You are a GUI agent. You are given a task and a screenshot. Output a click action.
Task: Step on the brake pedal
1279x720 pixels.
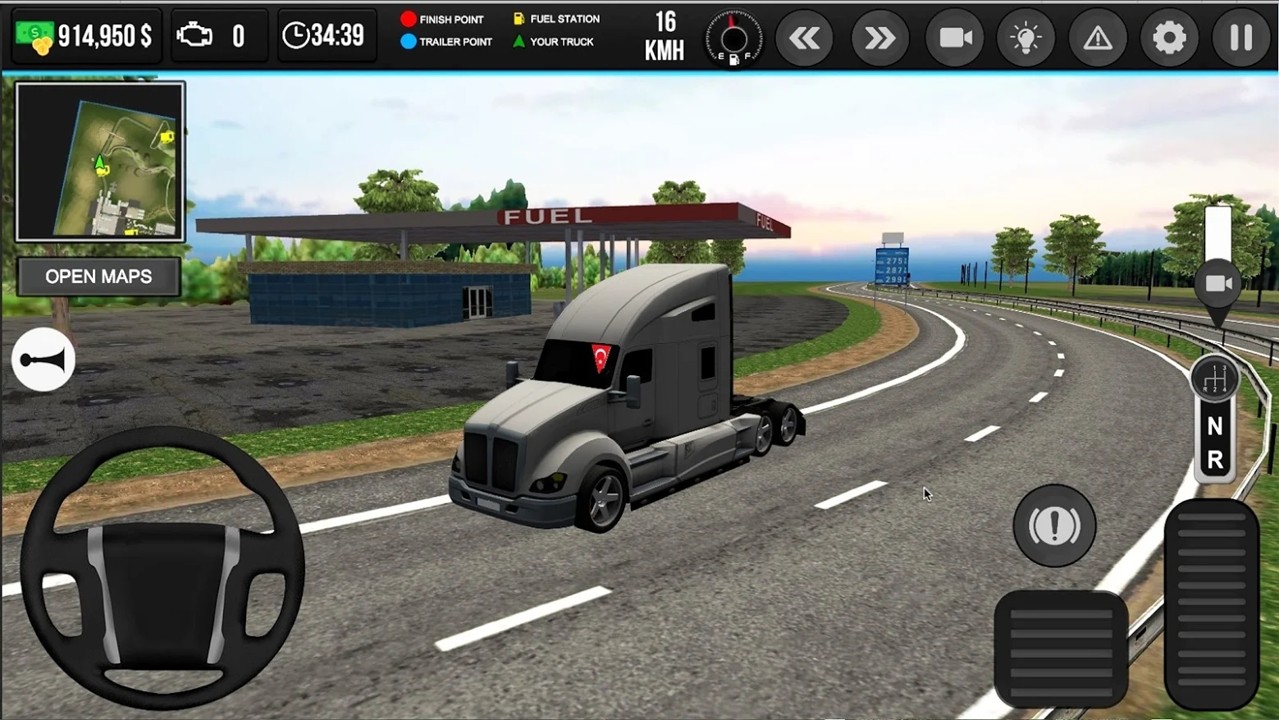point(1061,646)
